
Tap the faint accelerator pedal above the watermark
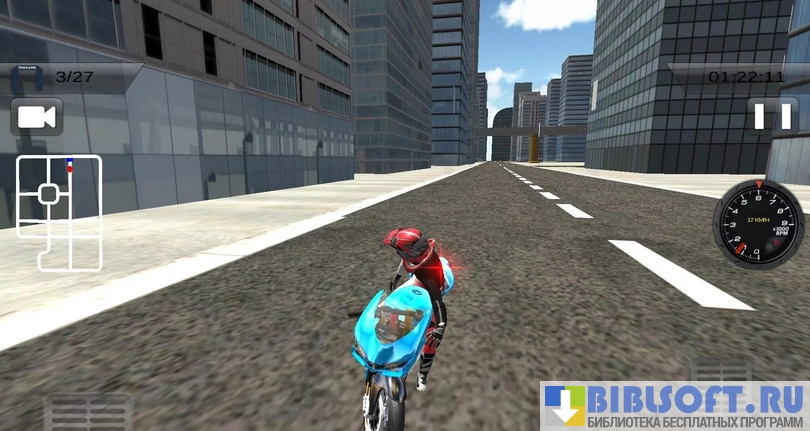(722, 366)
